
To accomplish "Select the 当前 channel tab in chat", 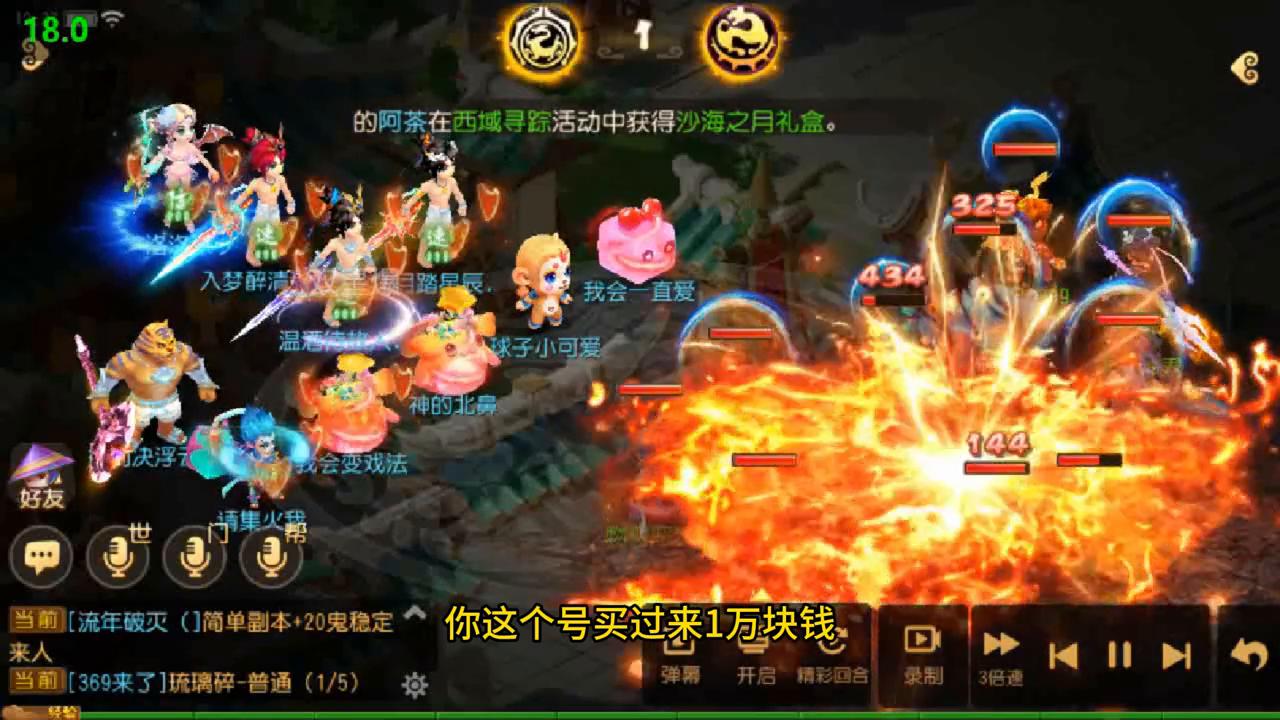I will [39, 618].
